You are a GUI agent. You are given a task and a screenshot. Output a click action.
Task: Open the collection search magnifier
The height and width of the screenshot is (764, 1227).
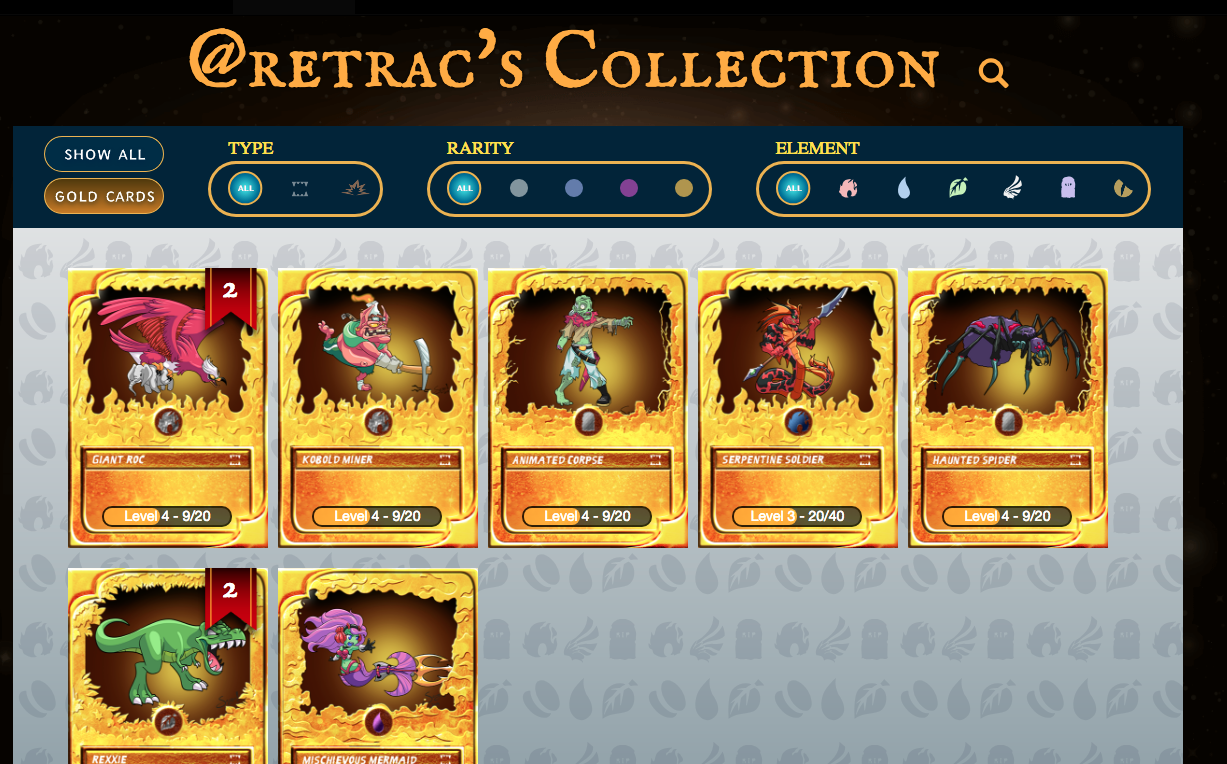click(x=992, y=72)
